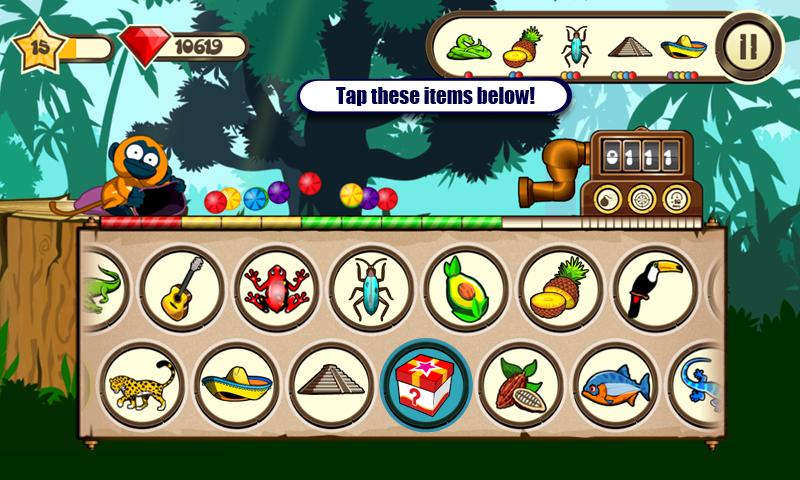Image resolution: width=800 pixels, height=480 pixels.
Task: Choose the green lizard tile
Action: click(x=102, y=289)
